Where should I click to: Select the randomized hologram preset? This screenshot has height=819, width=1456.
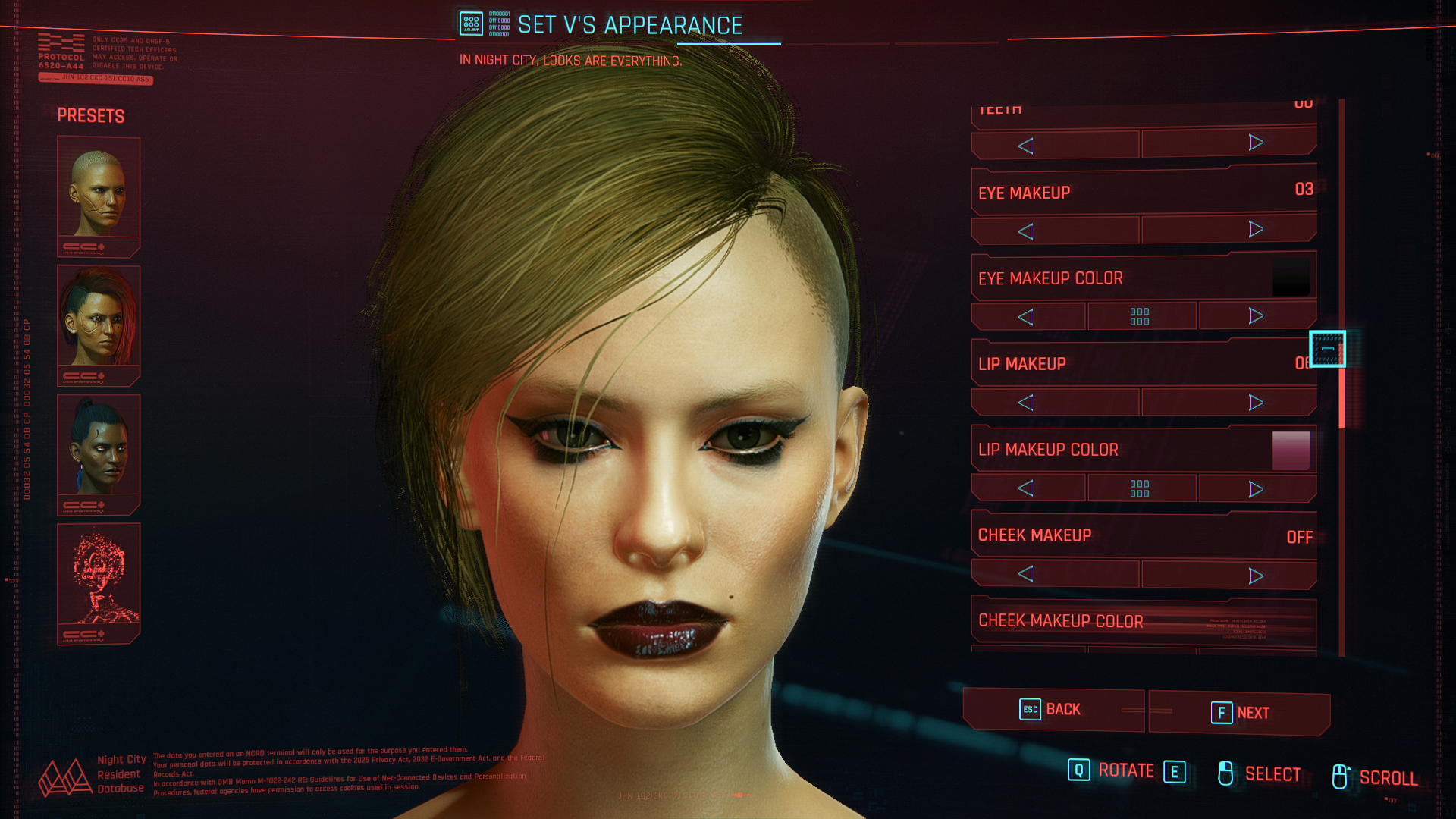pyautogui.click(x=99, y=582)
